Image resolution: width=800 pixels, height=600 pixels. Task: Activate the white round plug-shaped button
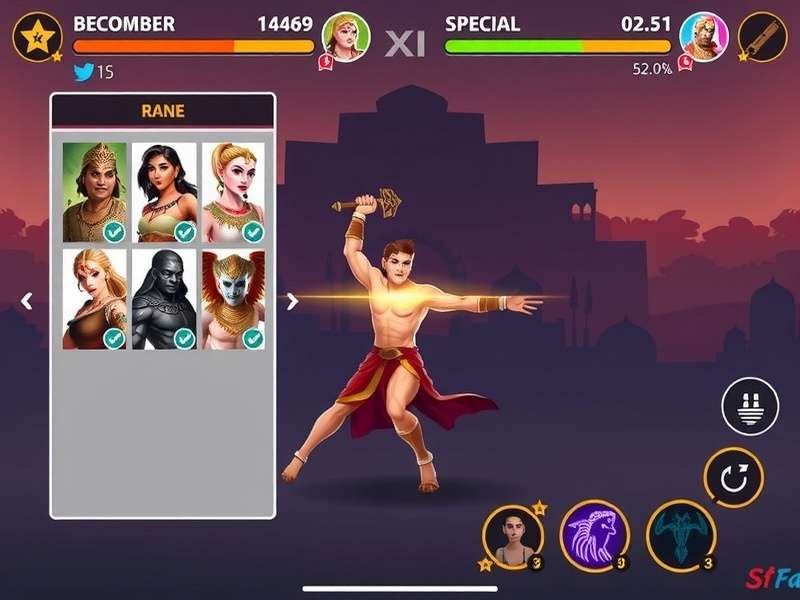[750, 407]
